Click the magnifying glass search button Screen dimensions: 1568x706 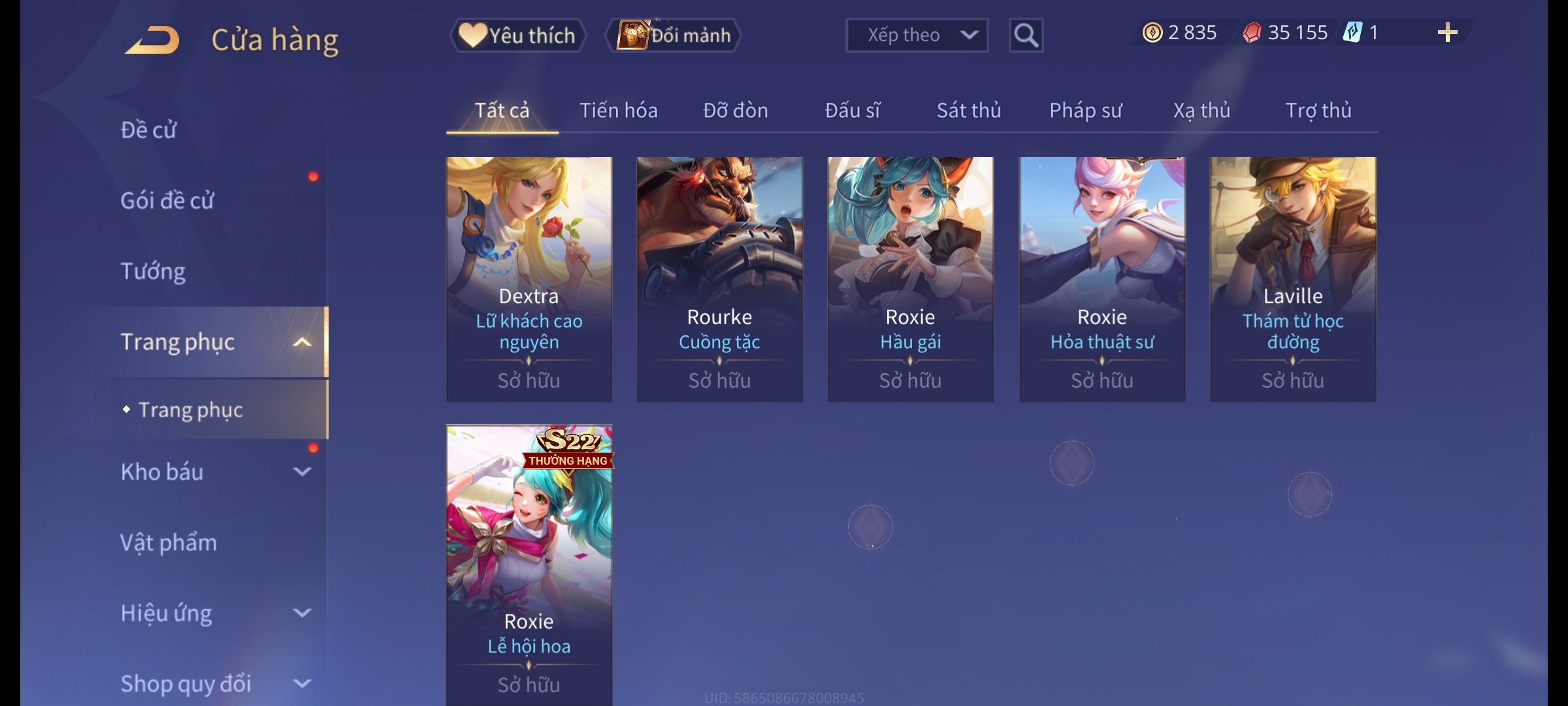pyautogui.click(x=1026, y=35)
